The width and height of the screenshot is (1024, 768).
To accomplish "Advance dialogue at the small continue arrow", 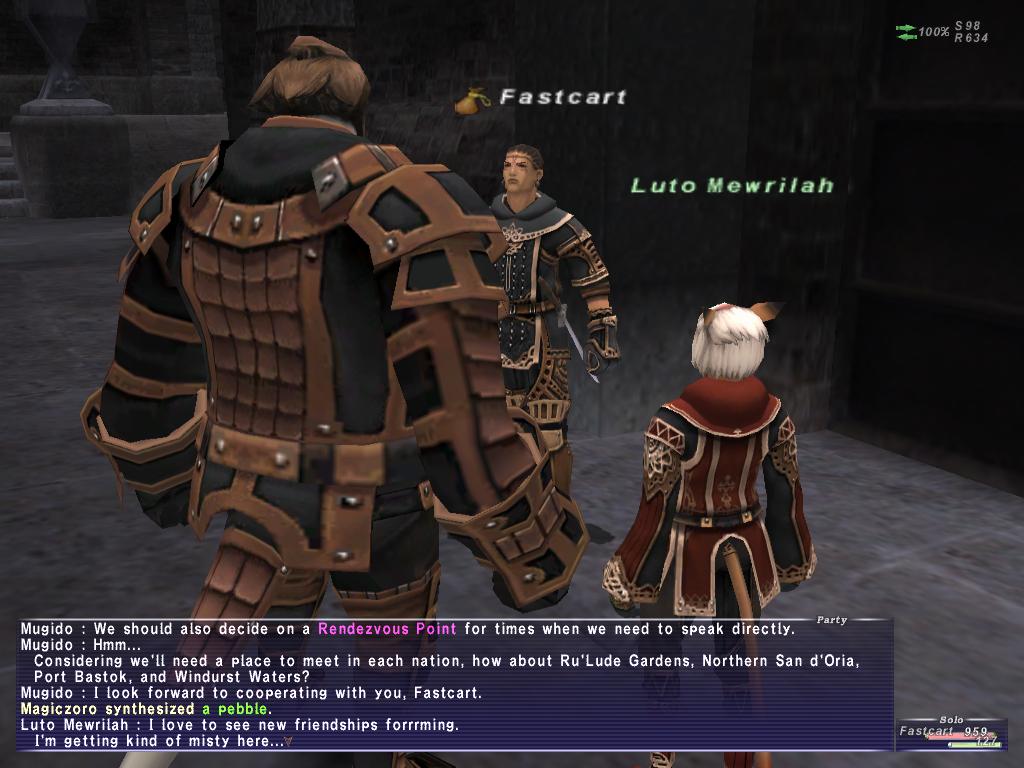I will [x=288, y=741].
